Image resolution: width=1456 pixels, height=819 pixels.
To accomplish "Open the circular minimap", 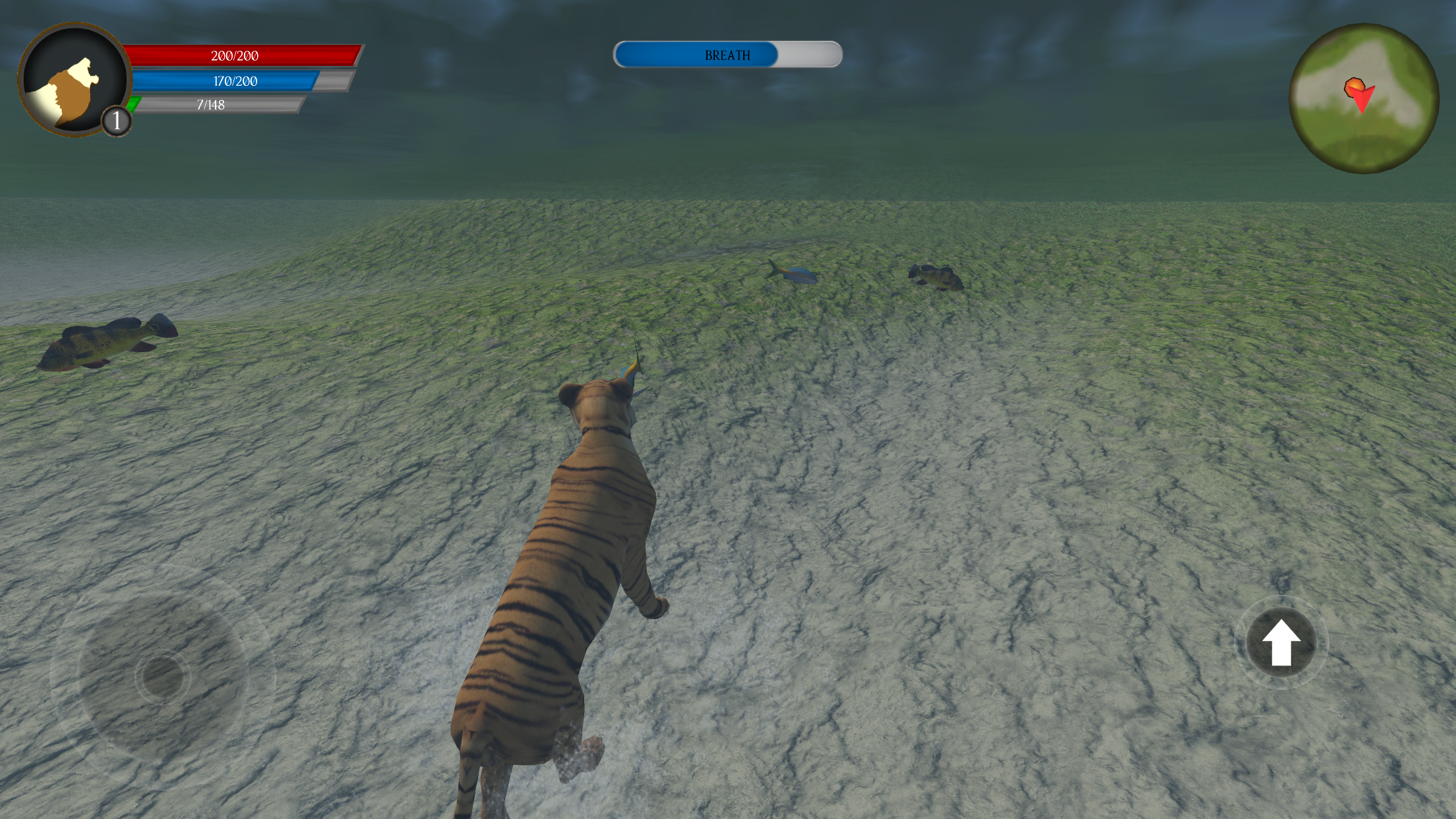I will (1364, 99).
